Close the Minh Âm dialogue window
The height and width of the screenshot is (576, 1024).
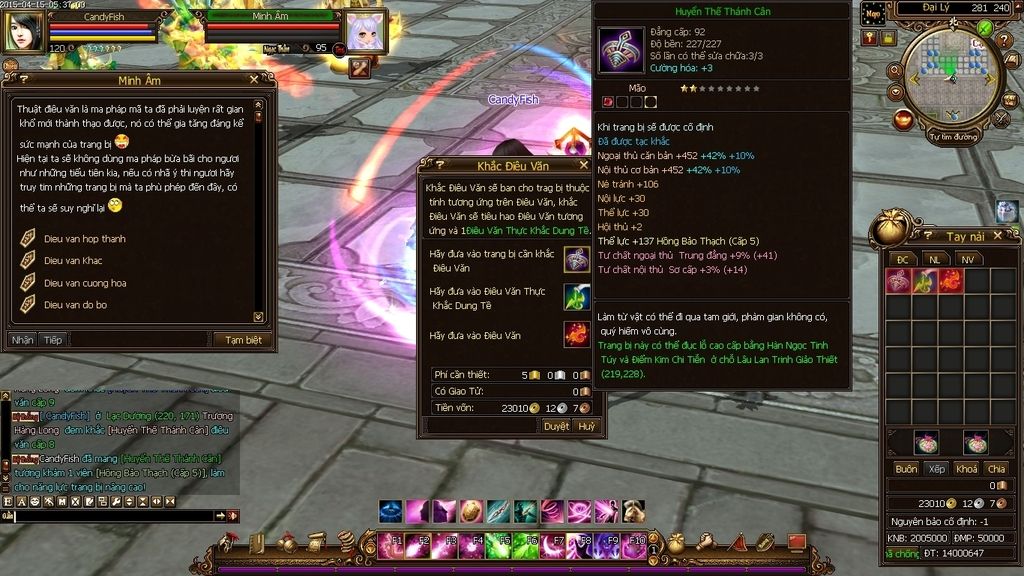(x=254, y=80)
